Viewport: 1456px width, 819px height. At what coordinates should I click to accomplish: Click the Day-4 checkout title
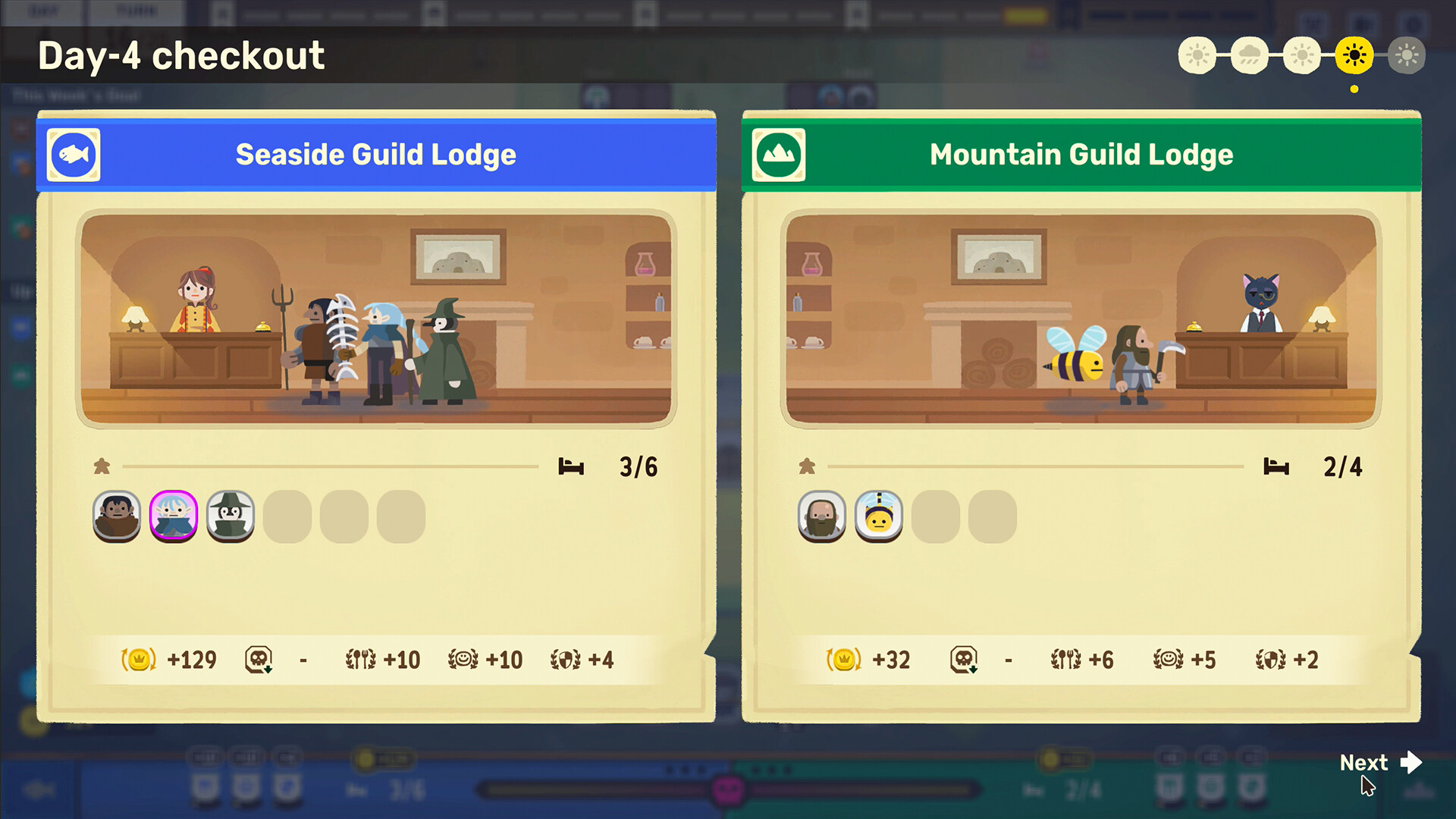tap(182, 55)
